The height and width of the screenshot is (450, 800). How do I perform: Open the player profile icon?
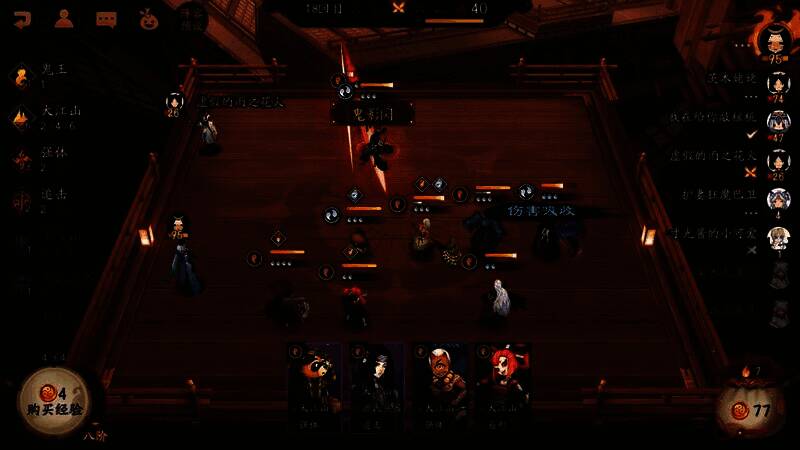tap(64, 18)
